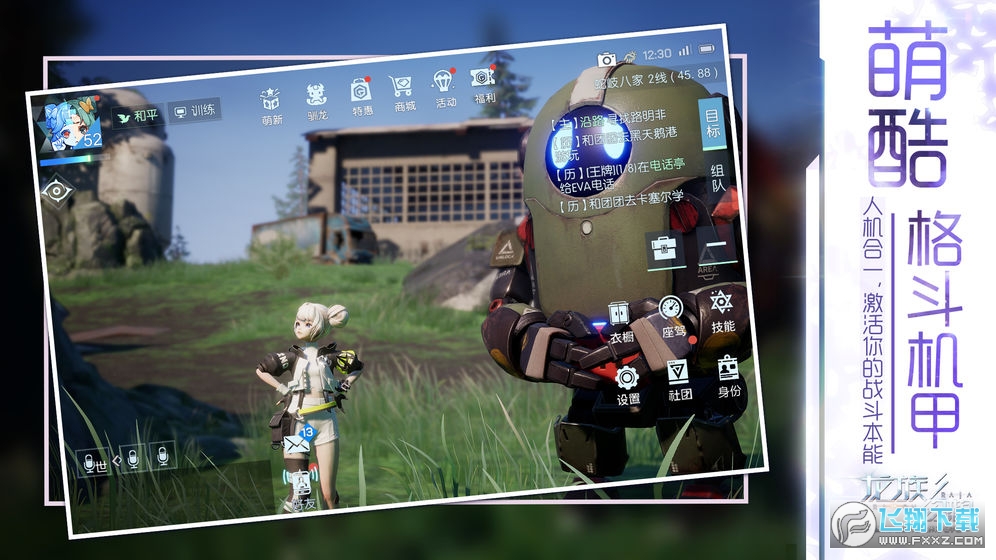Open the 设置 settings gear
The height and width of the screenshot is (560, 996).
tap(627, 383)
